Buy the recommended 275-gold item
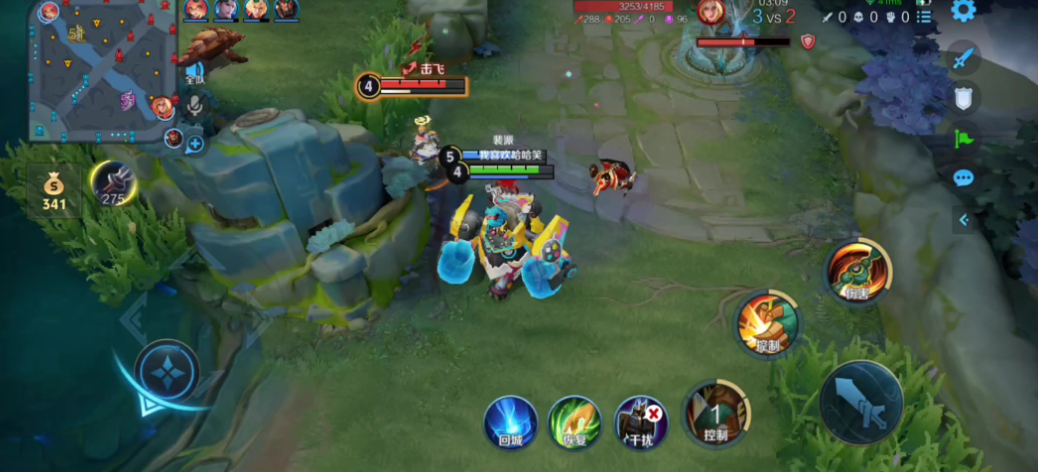Screen dimensions: 1038x472 [114, 183]
